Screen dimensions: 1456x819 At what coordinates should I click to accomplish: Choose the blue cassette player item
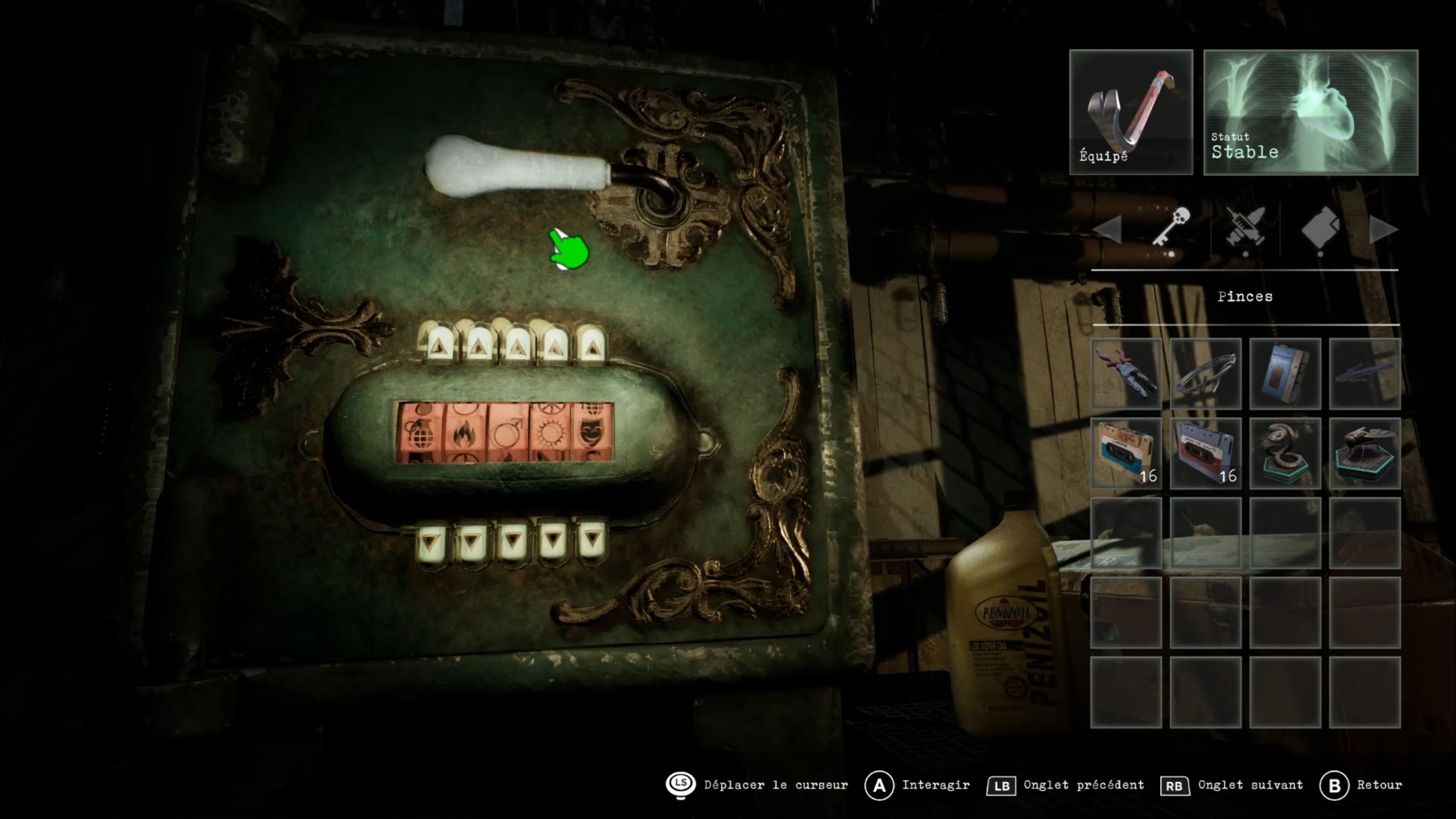[x=1285, y=374]
